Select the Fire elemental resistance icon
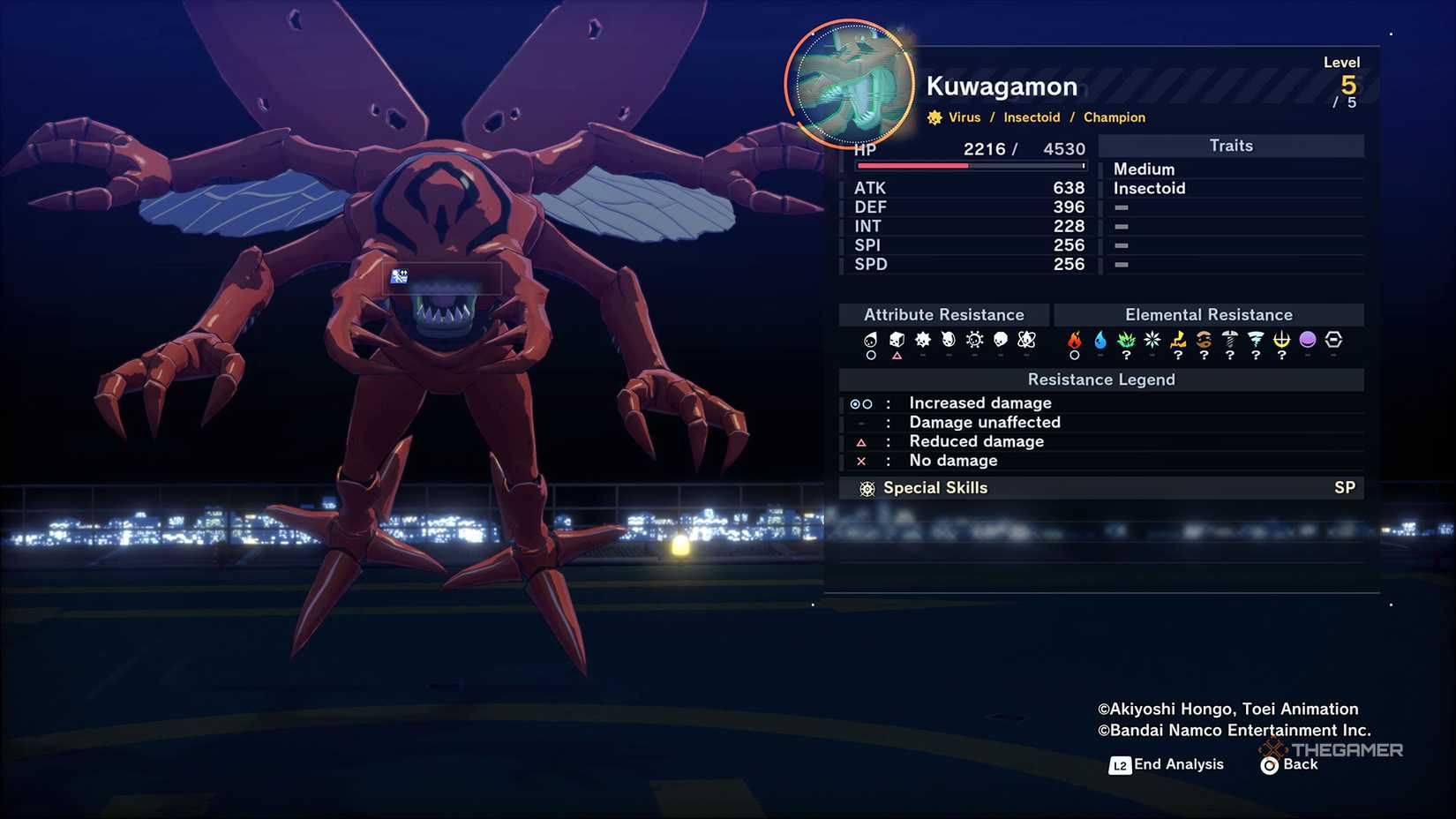Screen dimensions: 1456x819 click(x=1075, y=339)
